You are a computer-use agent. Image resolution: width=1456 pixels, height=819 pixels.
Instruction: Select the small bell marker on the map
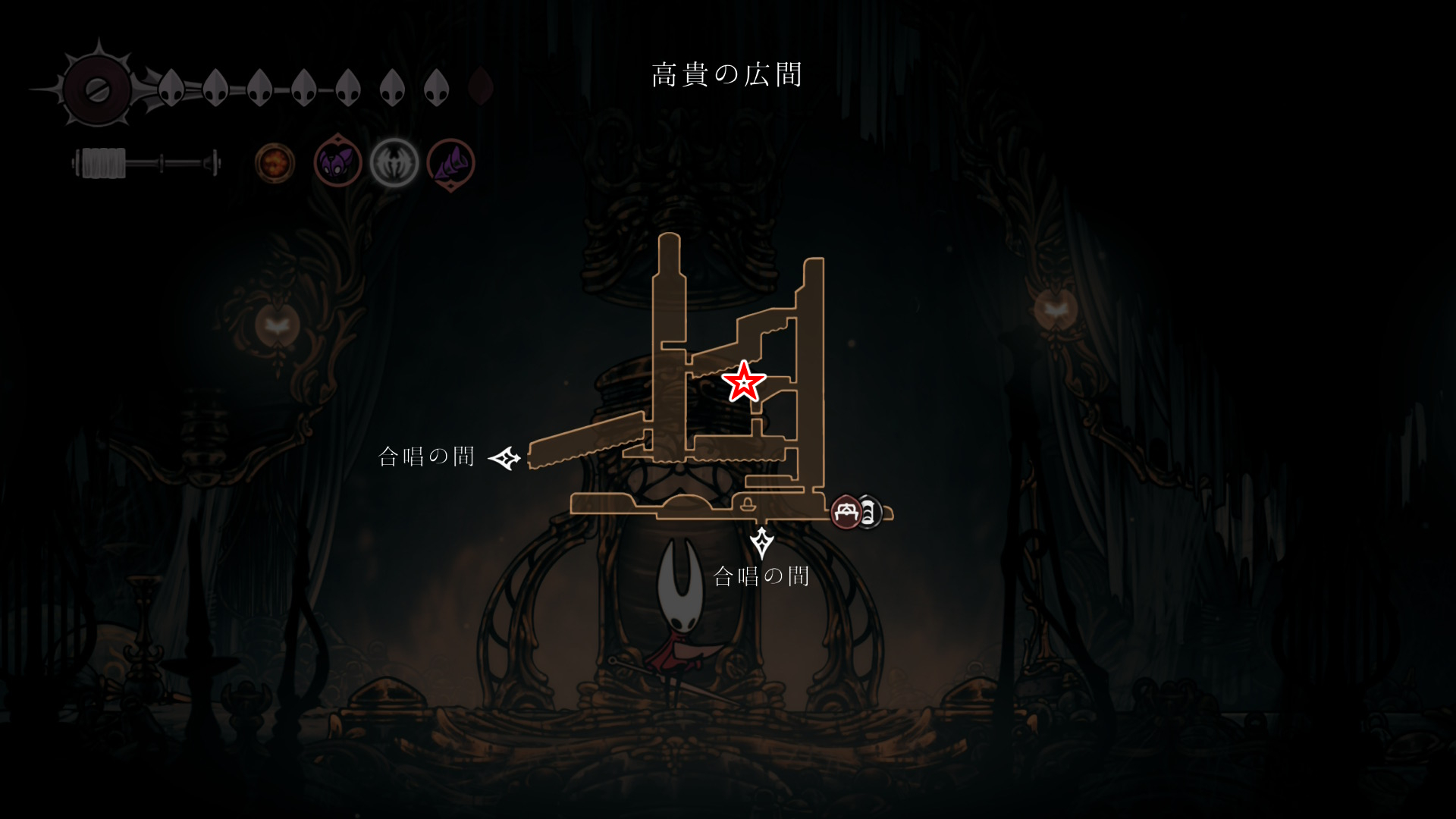click(747, 504)
